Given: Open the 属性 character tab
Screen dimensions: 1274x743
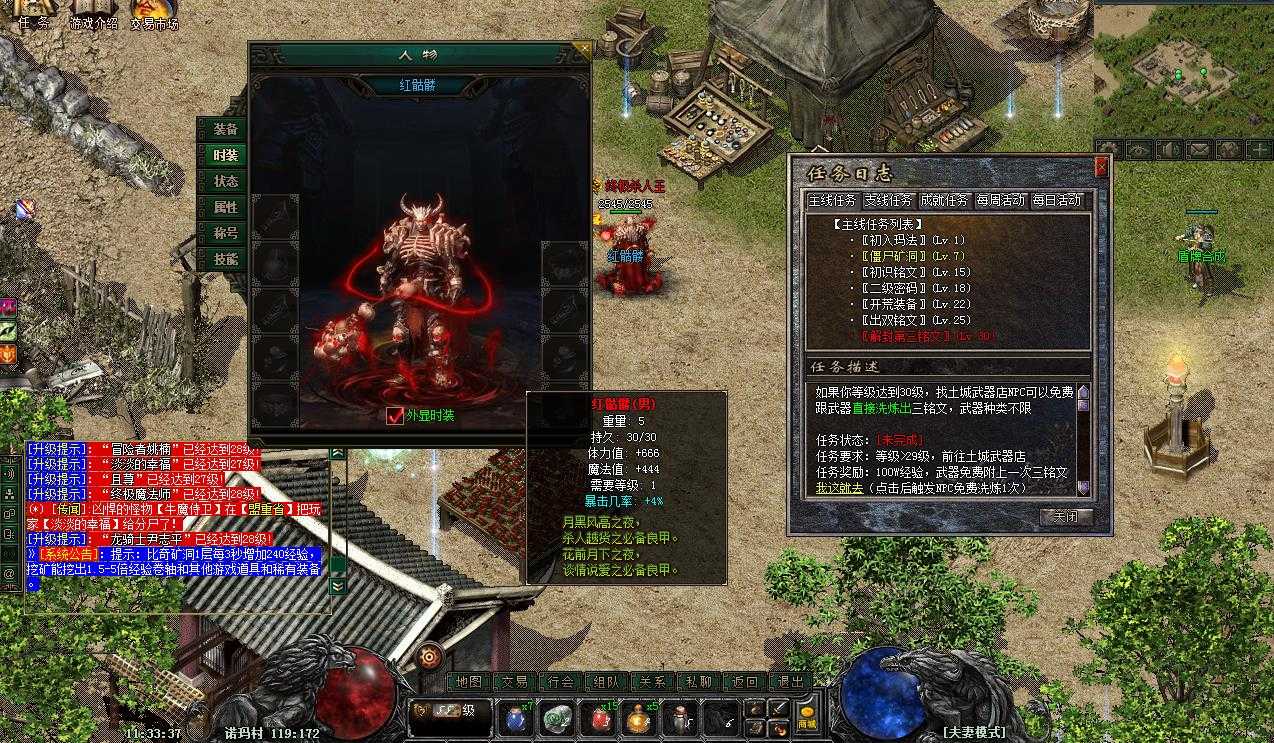Looking at the screenshot, I should (x=225, y=208).
